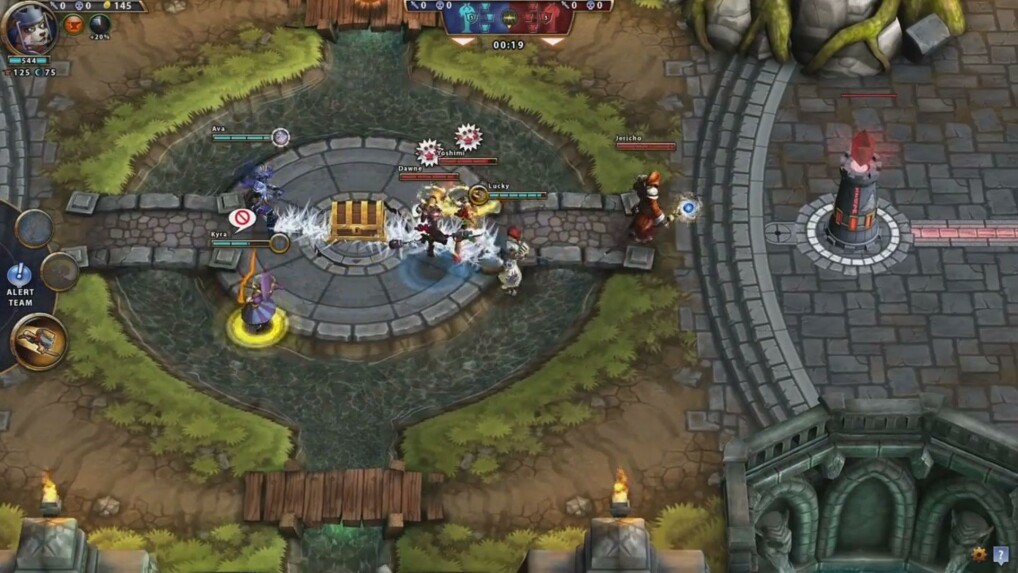This screenshot has width=1018, height=573.
Task: Open the orange anvil shop icon
Action: 73,25
